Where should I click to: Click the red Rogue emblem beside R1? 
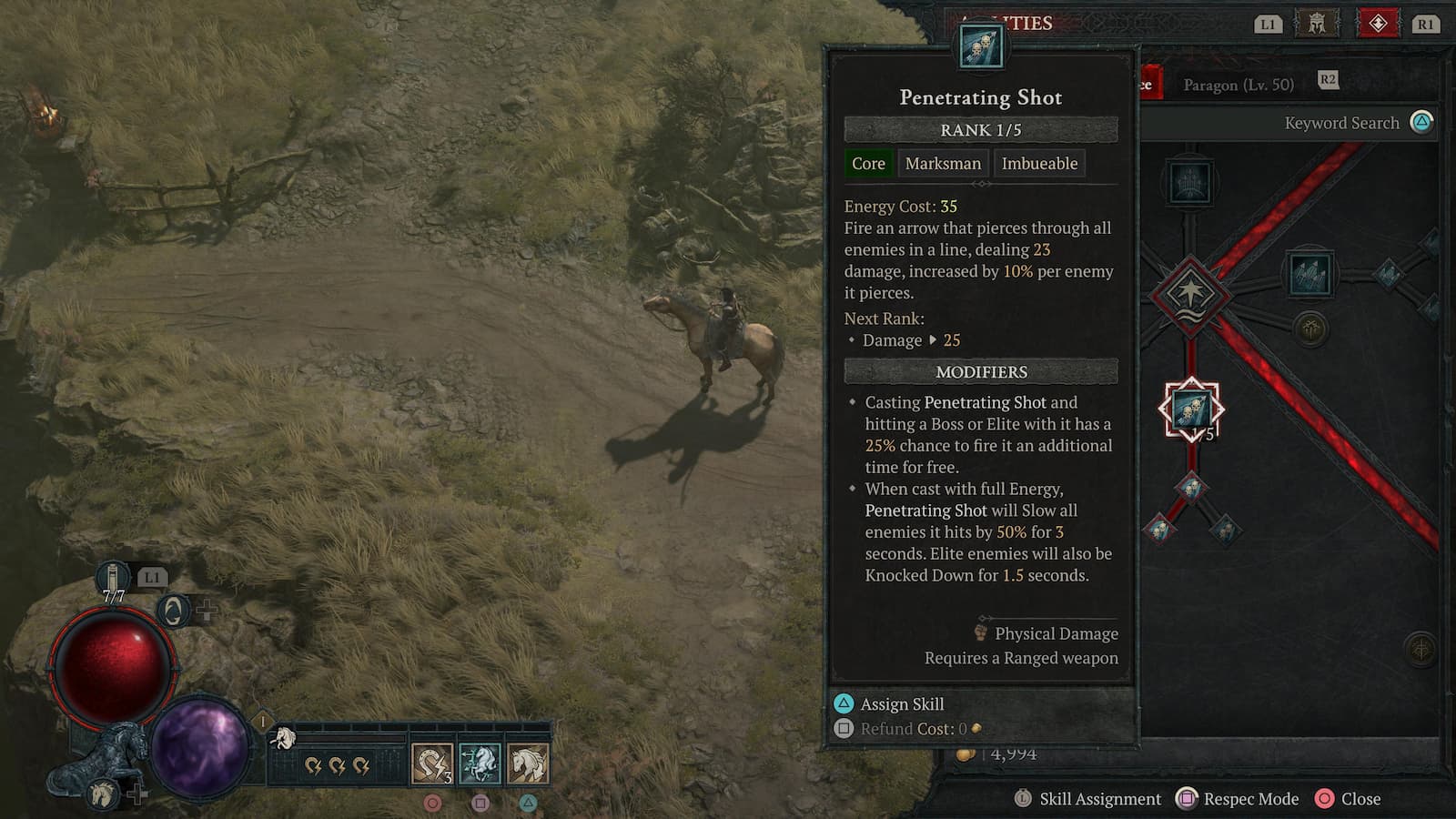[x=1377, y=24]
